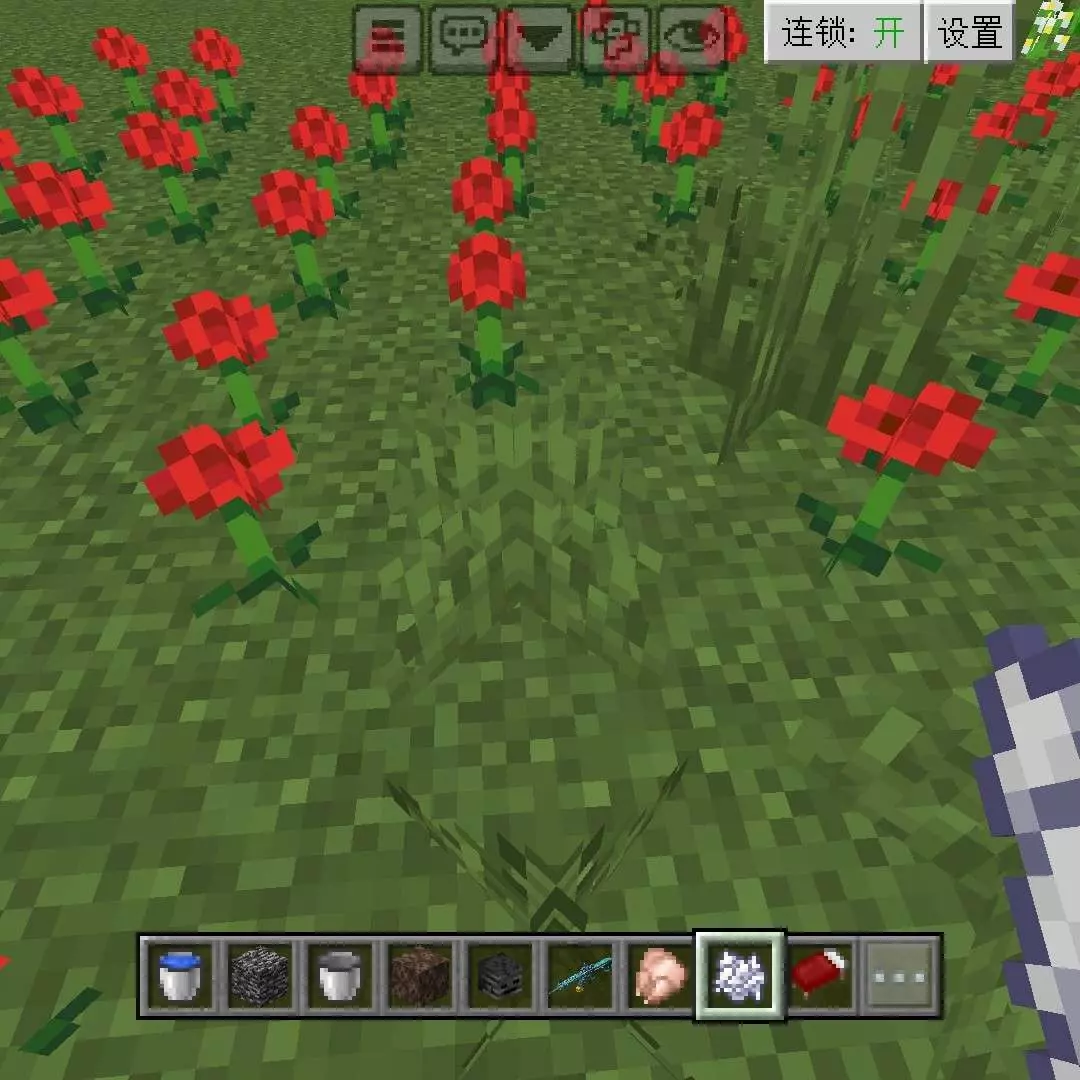Open inventory with the three-dots button
This screenshot has height=1080, width=1080.
(x=900, y=975)
